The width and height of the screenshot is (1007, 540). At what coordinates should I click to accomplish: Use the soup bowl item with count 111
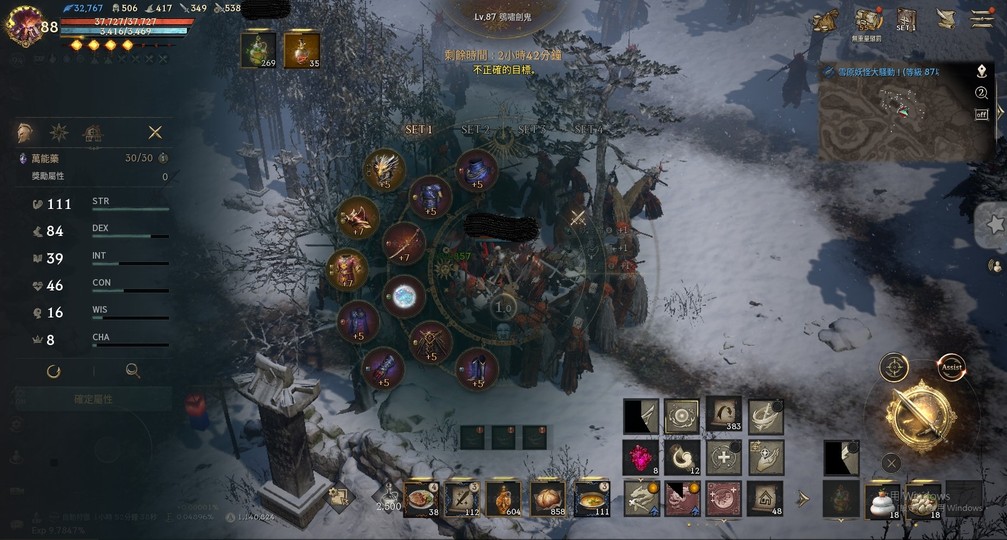tap(591, 496)
